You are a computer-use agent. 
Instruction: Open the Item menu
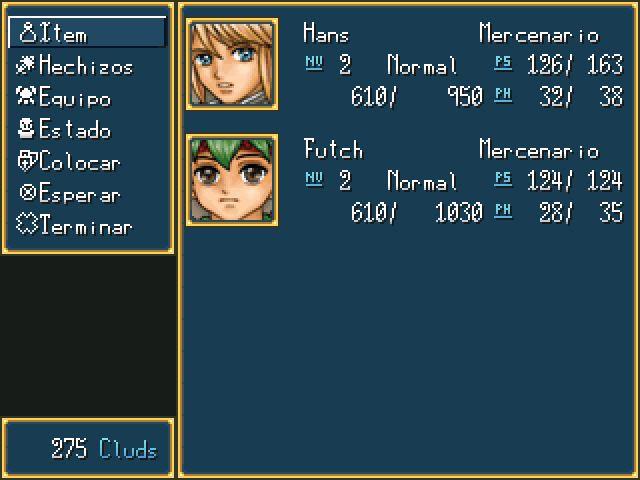coord(87,34)
